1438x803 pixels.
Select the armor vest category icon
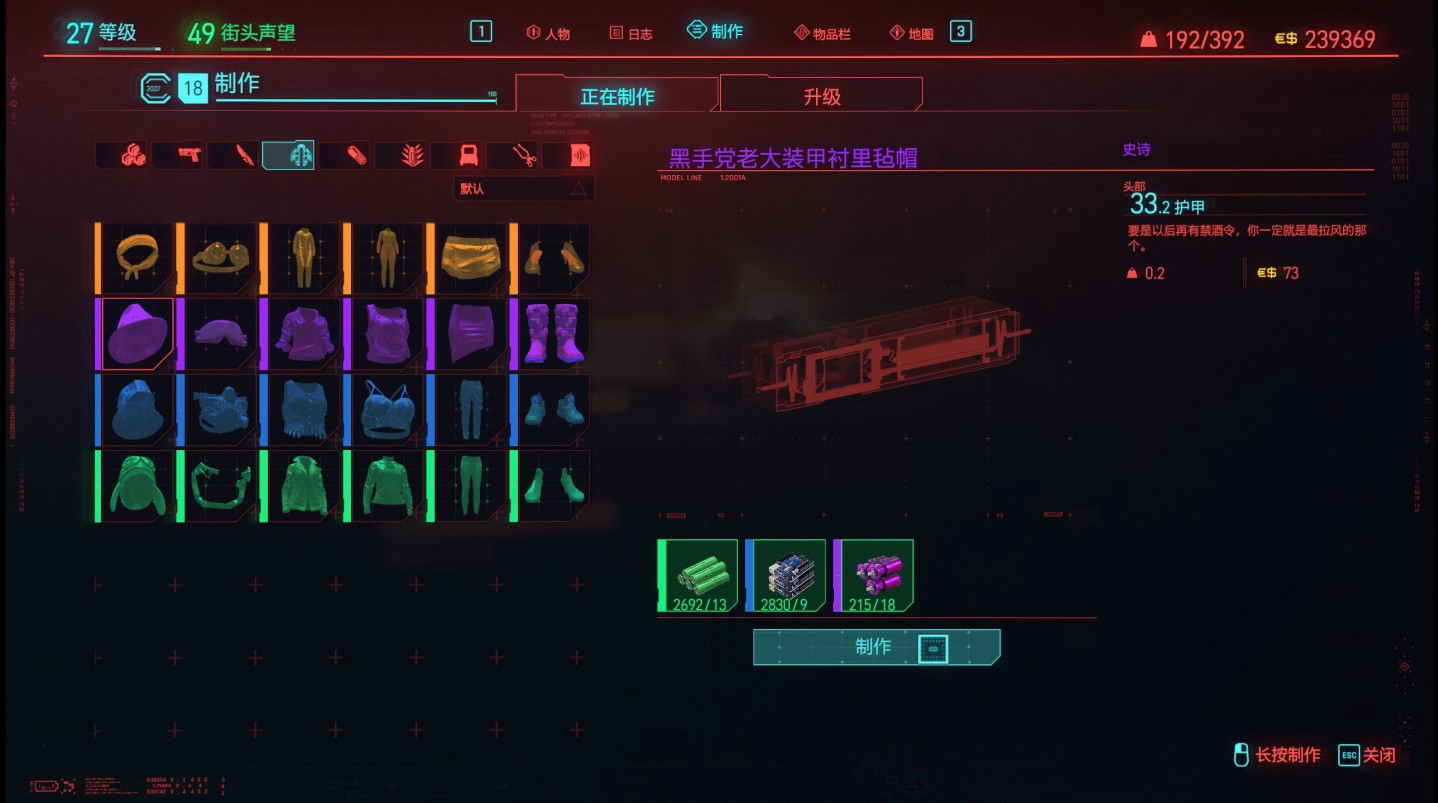coord(466,155)
